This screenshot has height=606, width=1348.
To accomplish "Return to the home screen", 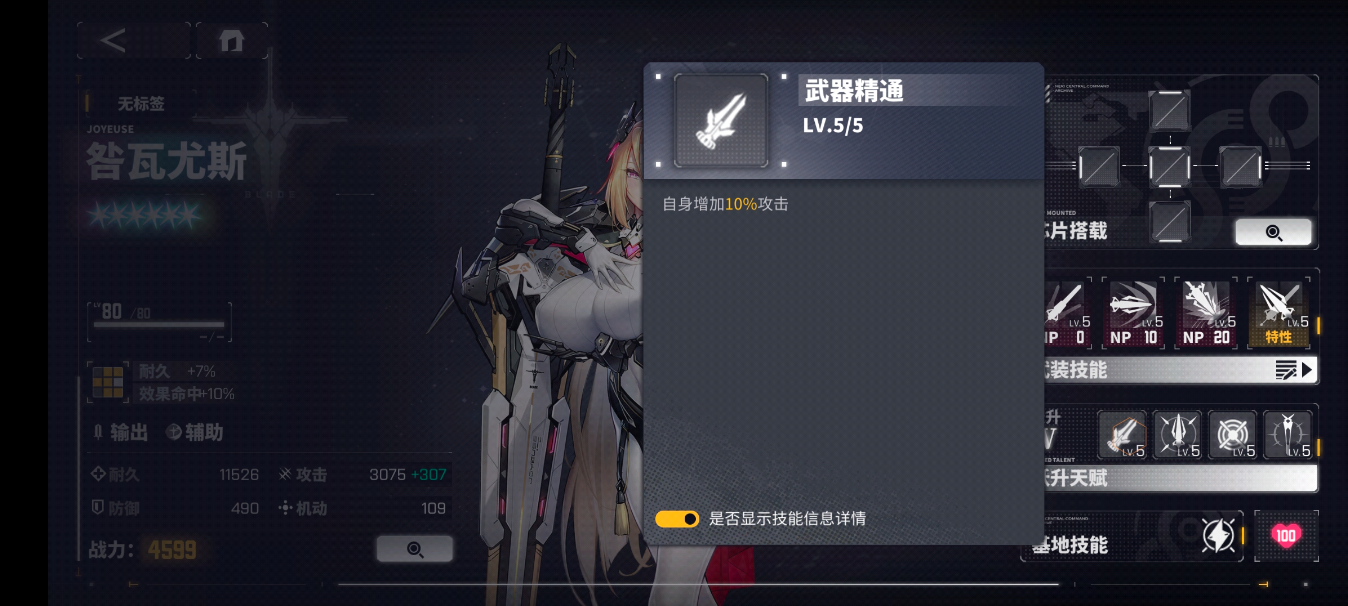I will click(x=231, y=41).
